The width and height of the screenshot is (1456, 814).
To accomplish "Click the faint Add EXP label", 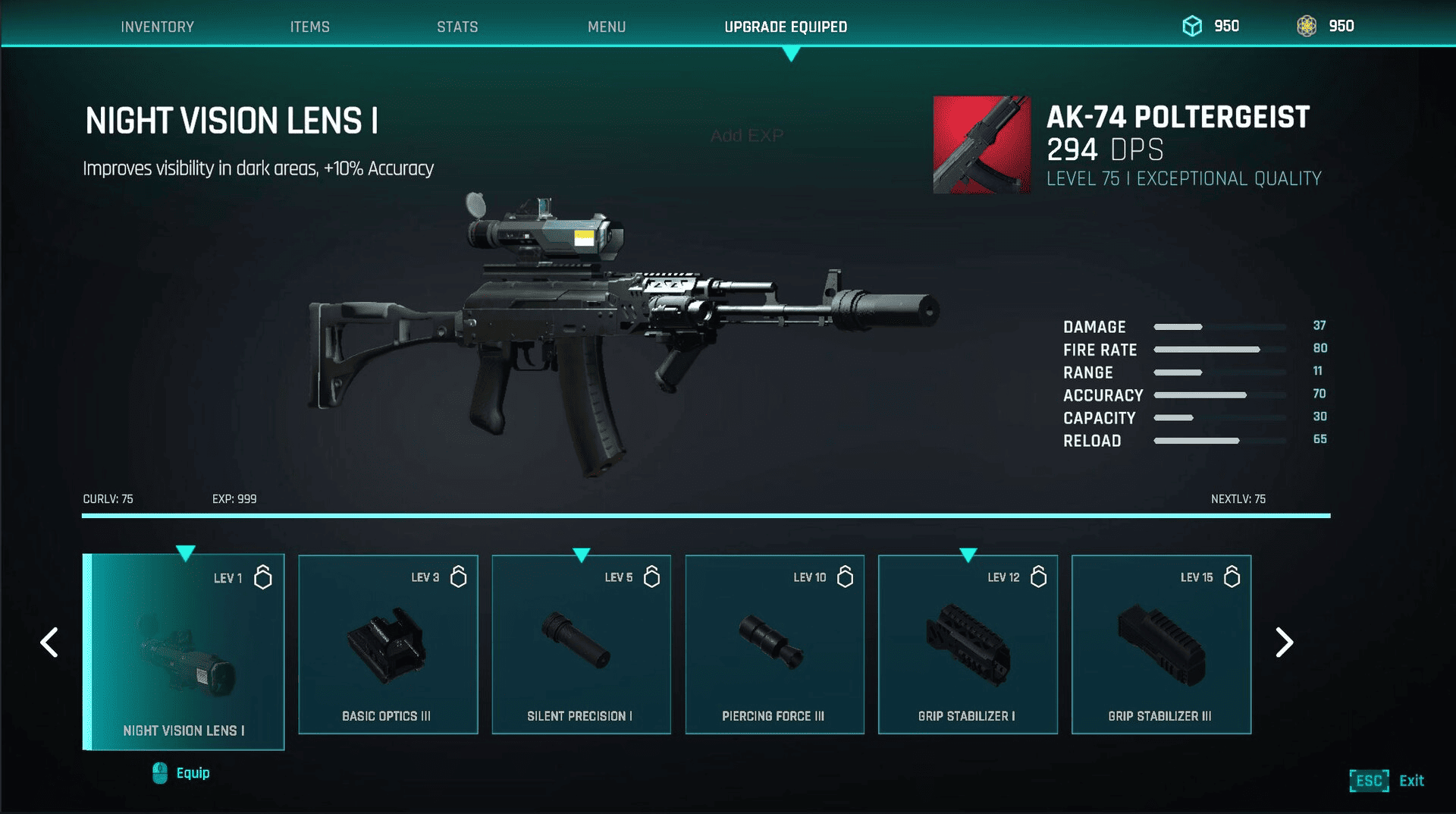I will coord(747,136).
